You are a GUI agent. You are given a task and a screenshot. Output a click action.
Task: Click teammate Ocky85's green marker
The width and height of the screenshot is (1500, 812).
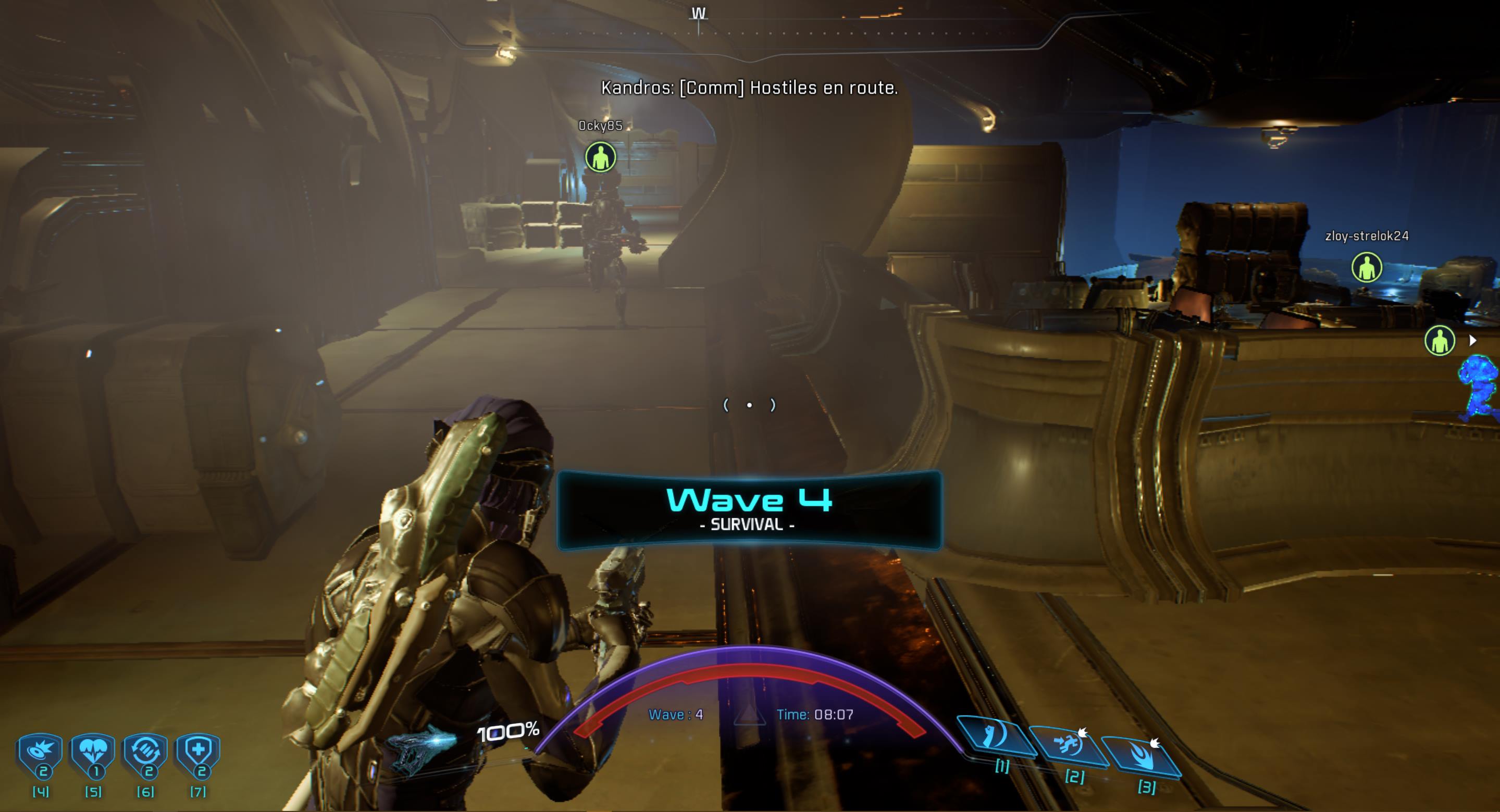point(600,157)
